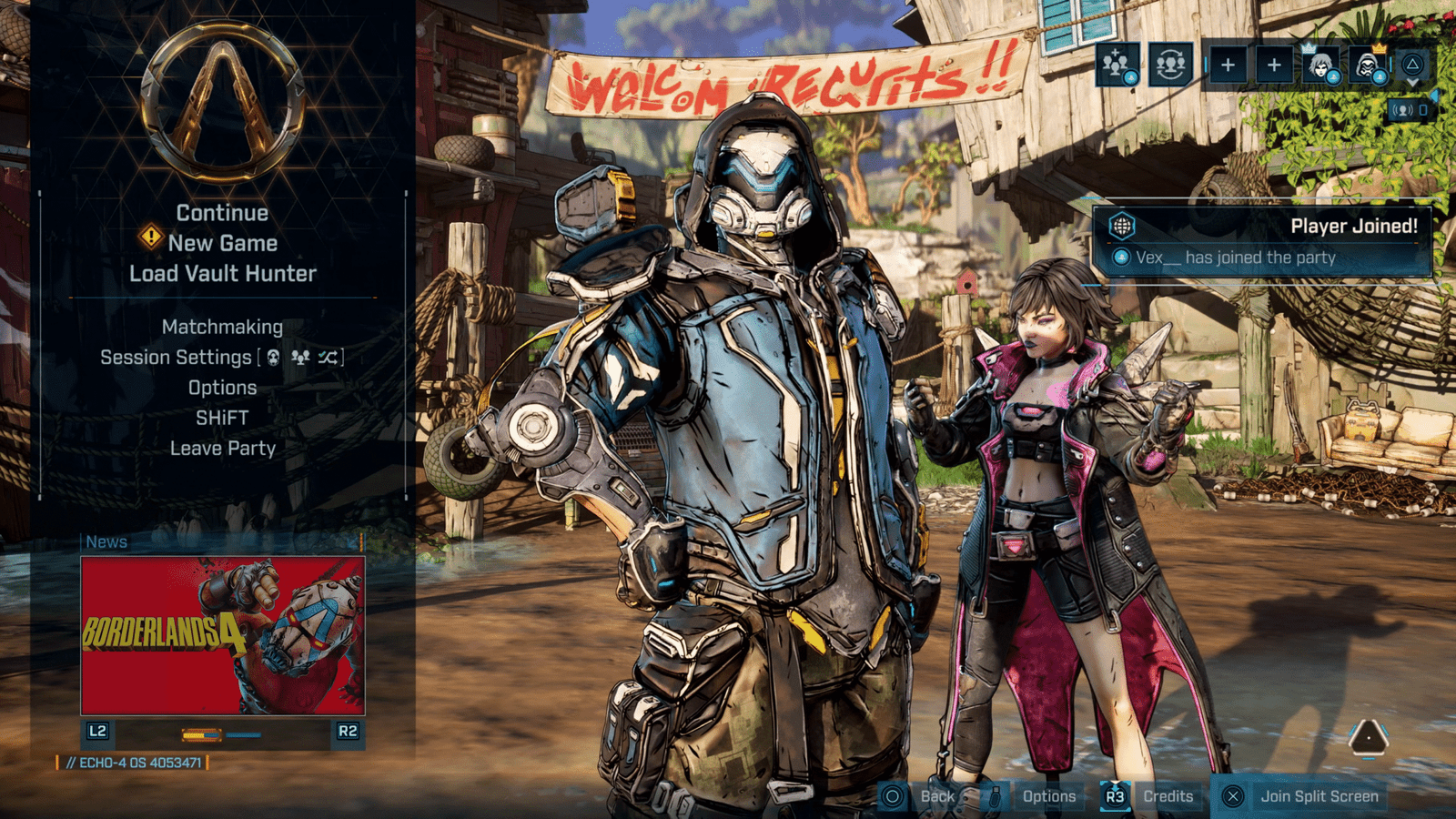Select the silver-crowned female player portrait
This screenshot has width=1456, height=819.
pyautogui.click(x=1319, y=66)
